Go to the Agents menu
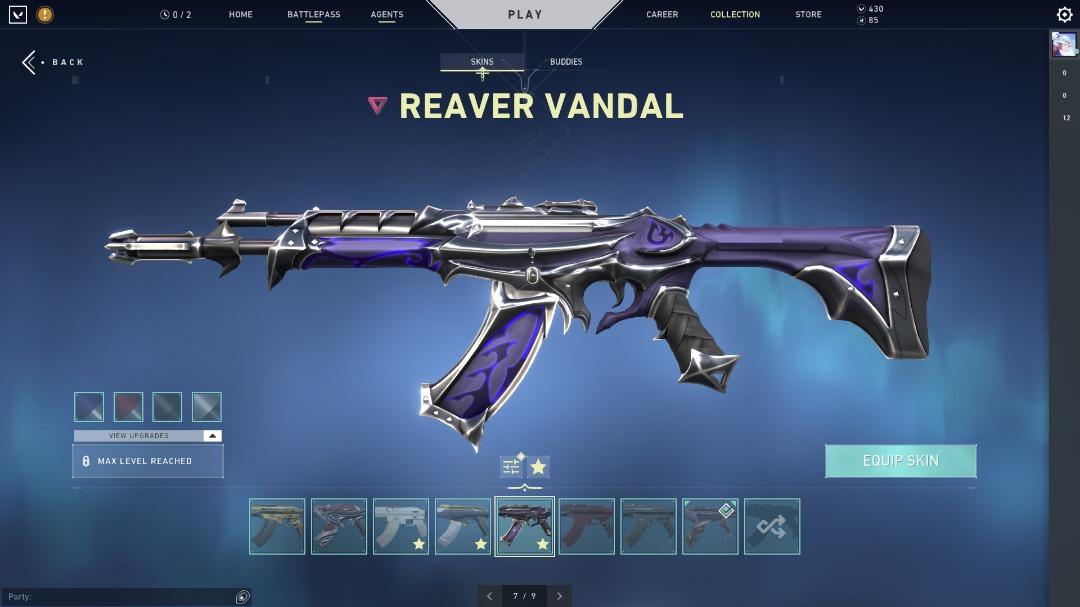This screenshot has width=1080, height=607. click(x=387, y=15)
